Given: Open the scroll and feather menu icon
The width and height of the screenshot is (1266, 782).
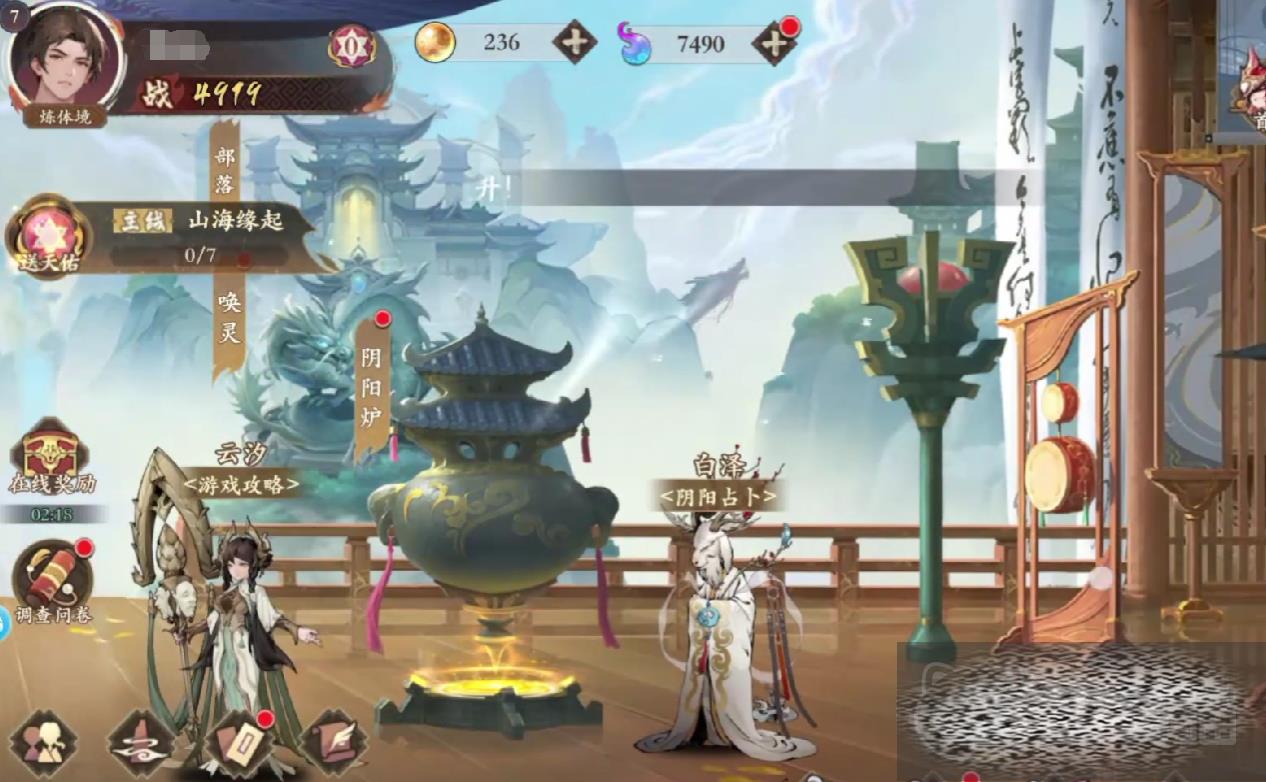Looking at the screenshot, I should click(x=333, y=745).
